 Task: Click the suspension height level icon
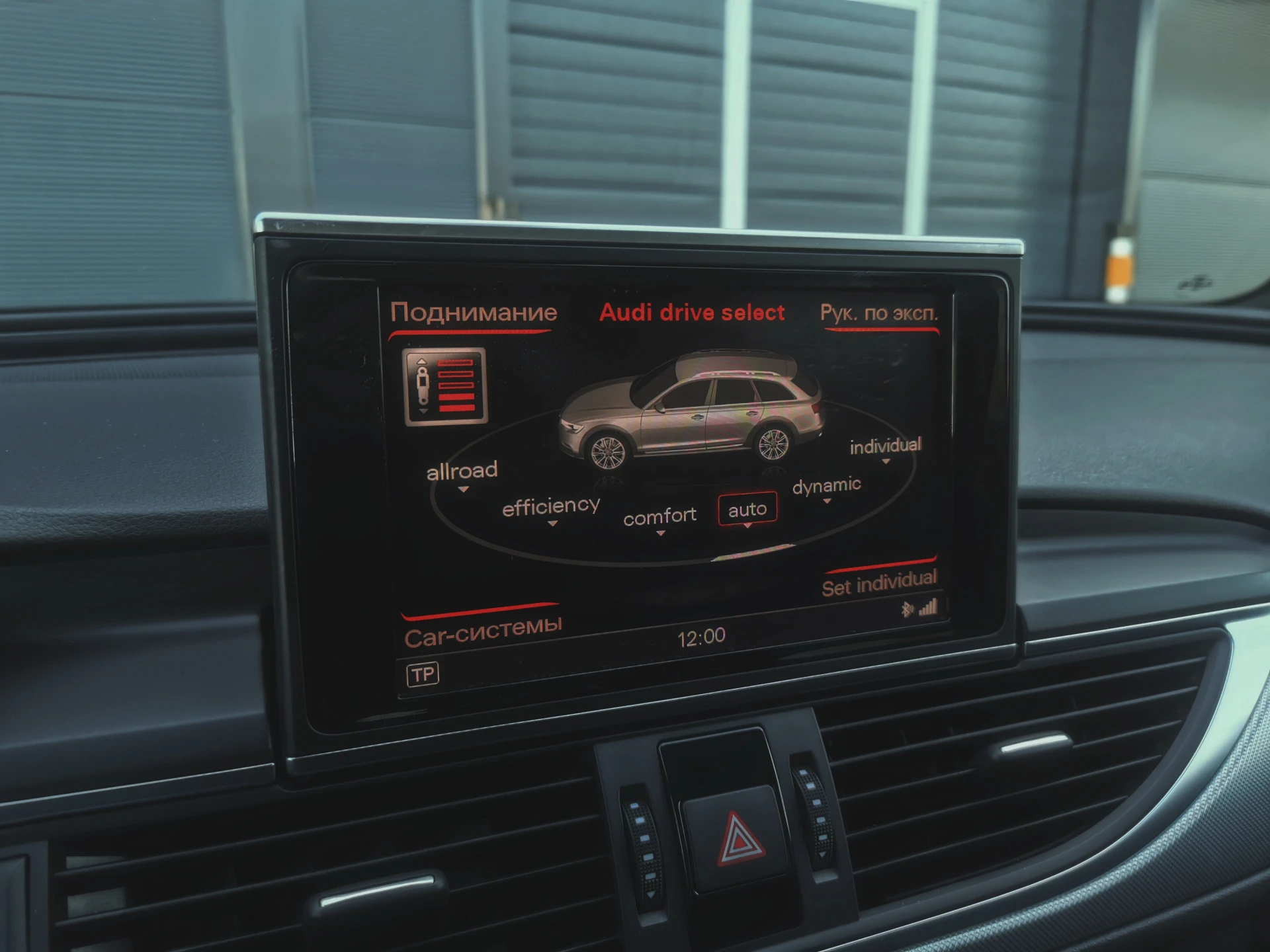point(445,386)
